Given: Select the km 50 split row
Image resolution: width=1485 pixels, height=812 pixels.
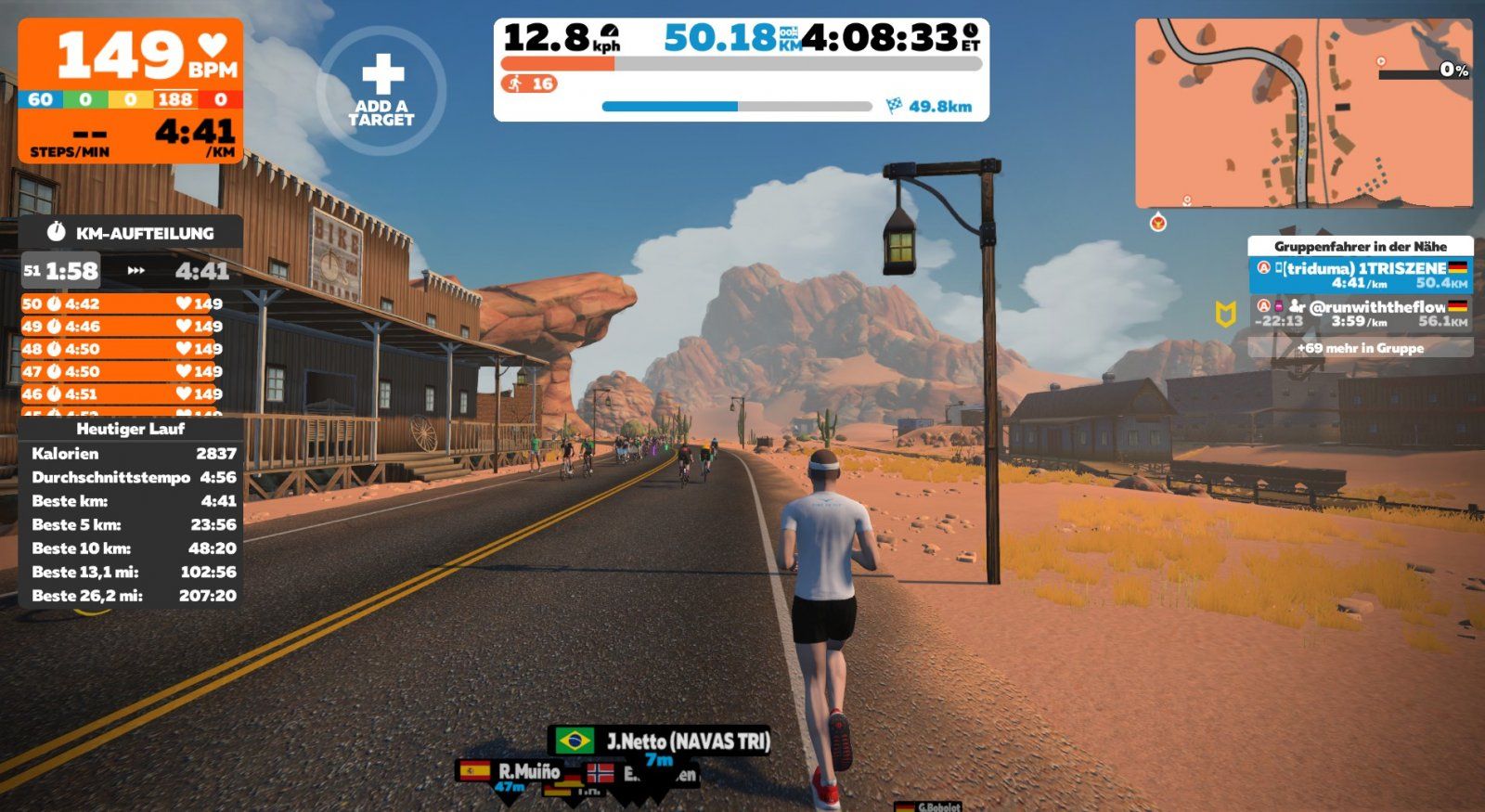Looking at the screenshot, I should pyautogui.click(x=122, y=303).
